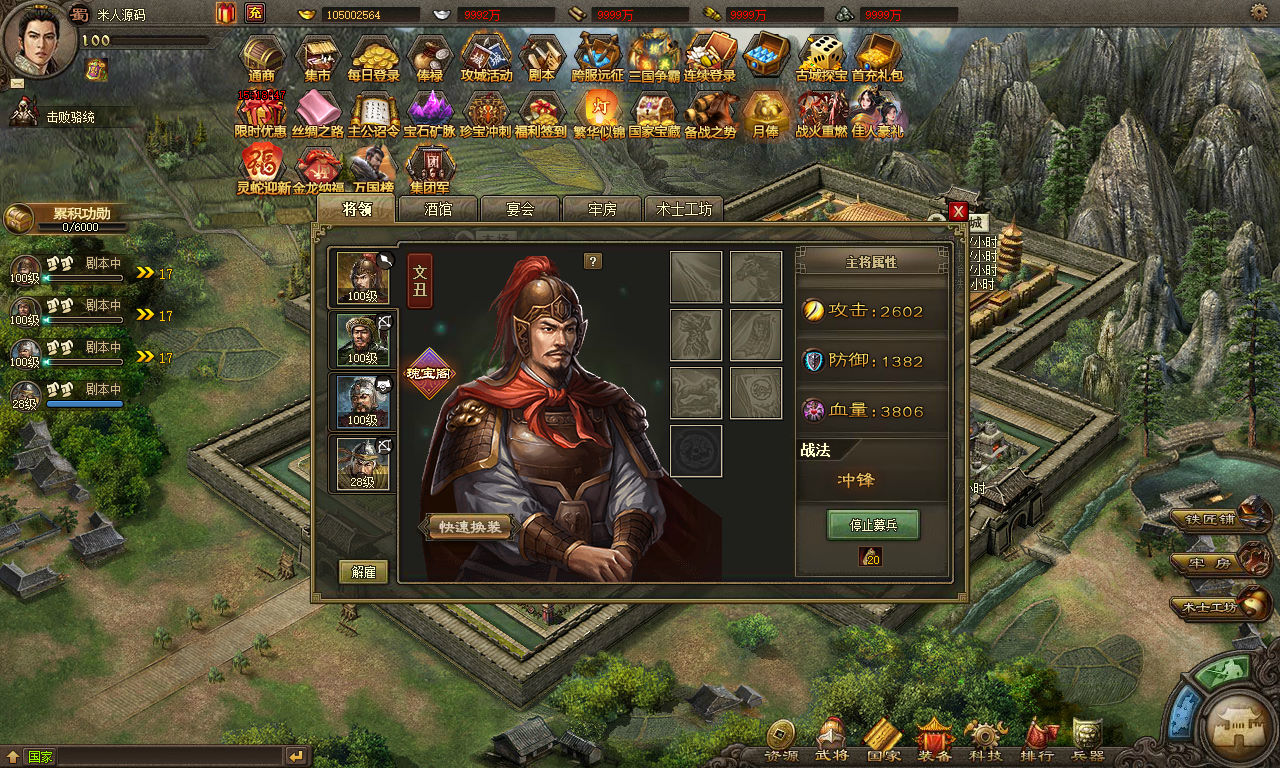Close the generals panel with the red X
This screenshot has width=1280, height=768.
click(x=958, y=211)
